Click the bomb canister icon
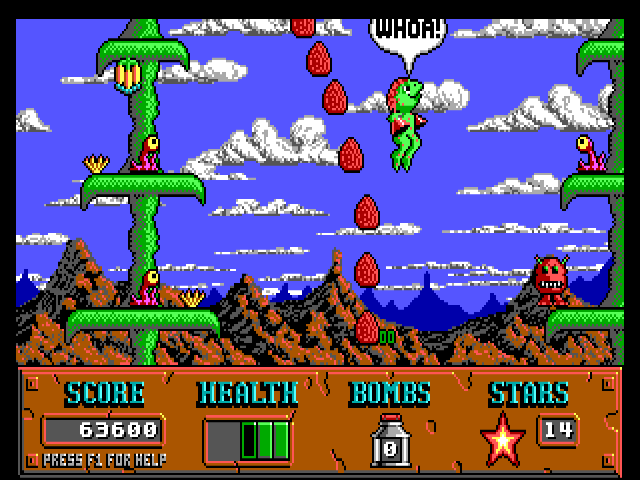The width and height of the screenshot is (640, 480). (389, 440)
